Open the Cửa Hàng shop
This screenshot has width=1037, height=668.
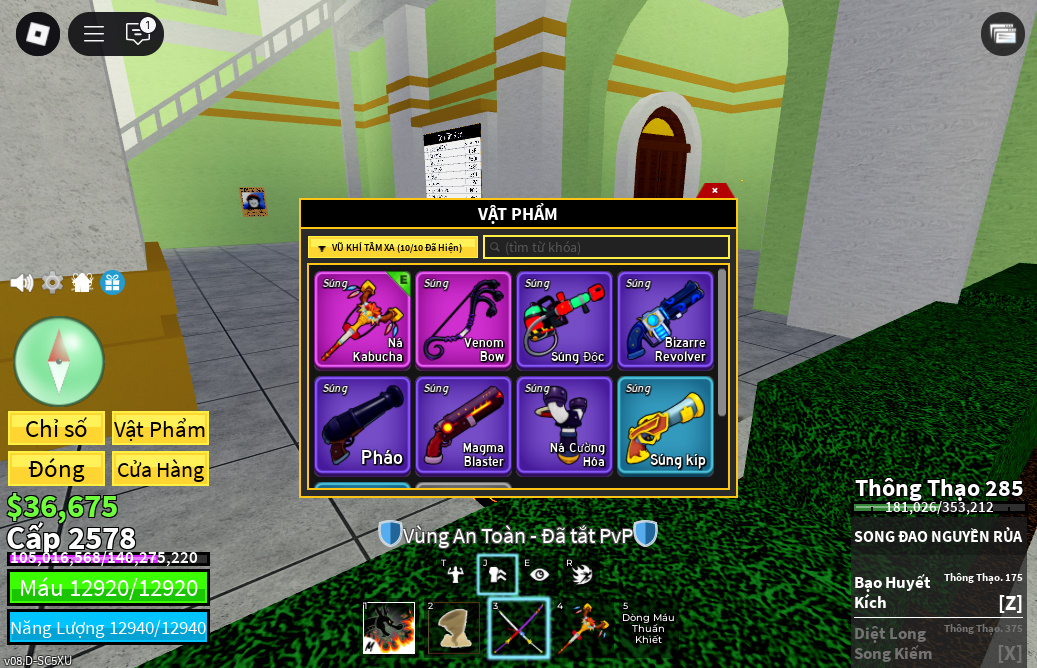tap(160, 469)
